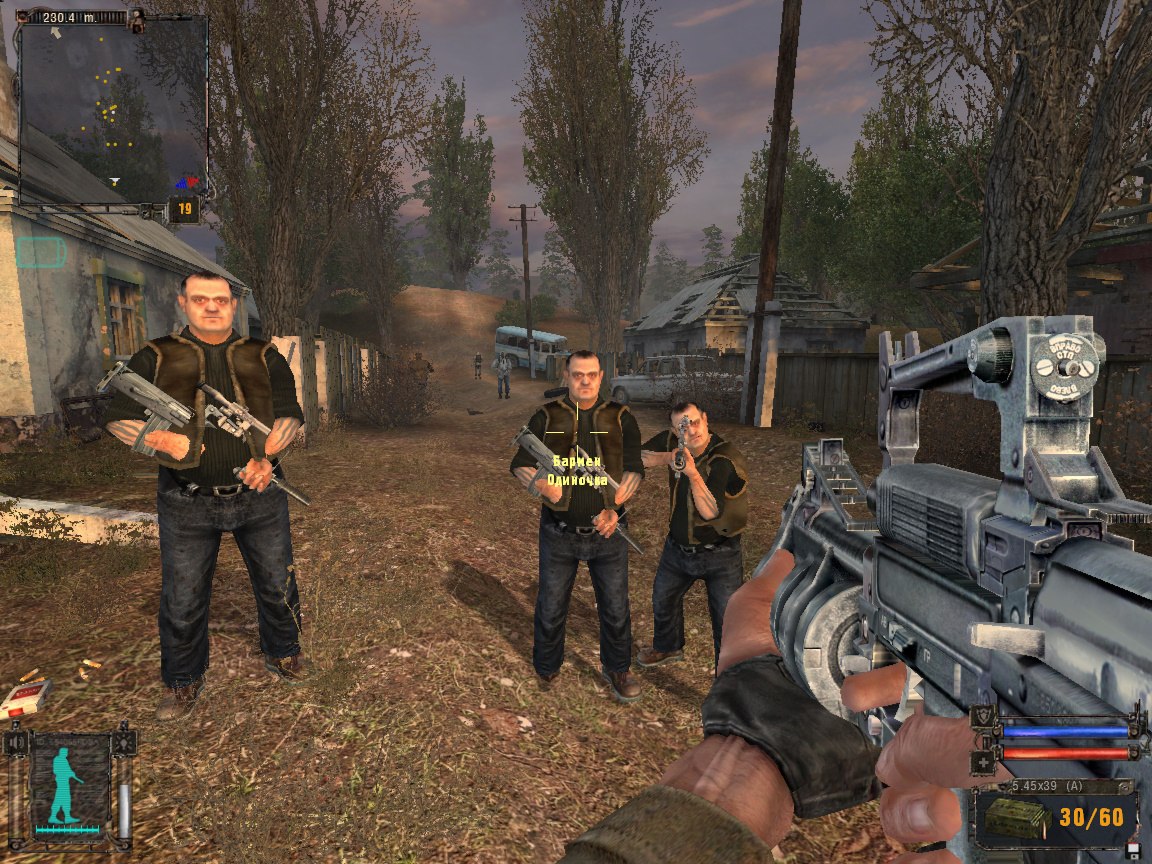The image size is (1152, 864).
Task: Click the nearby contacts counter showing 19
Action: tap(183, 209)
